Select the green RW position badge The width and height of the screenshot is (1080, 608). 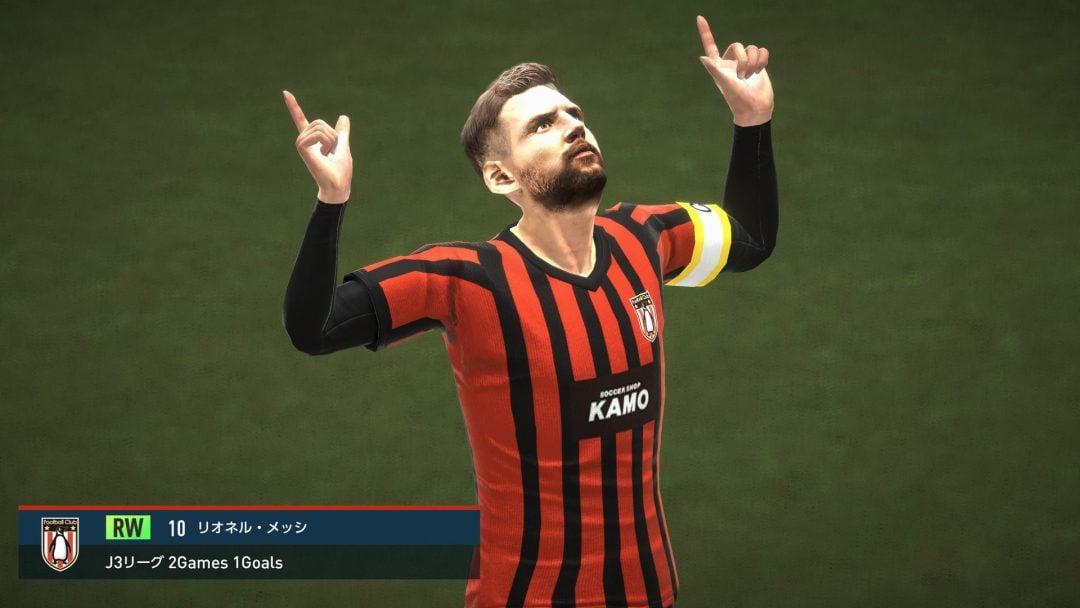coord(128,527)
